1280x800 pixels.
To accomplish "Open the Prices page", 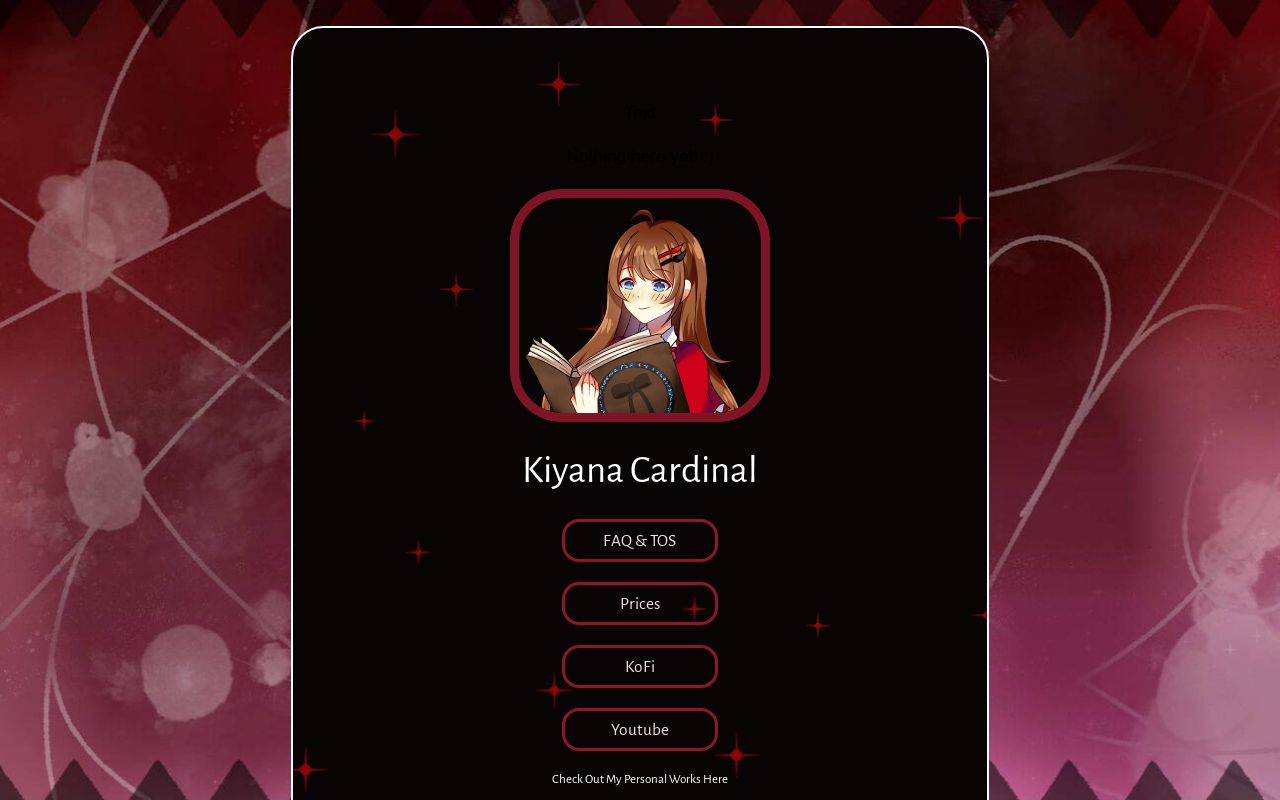I will point(640,603).
